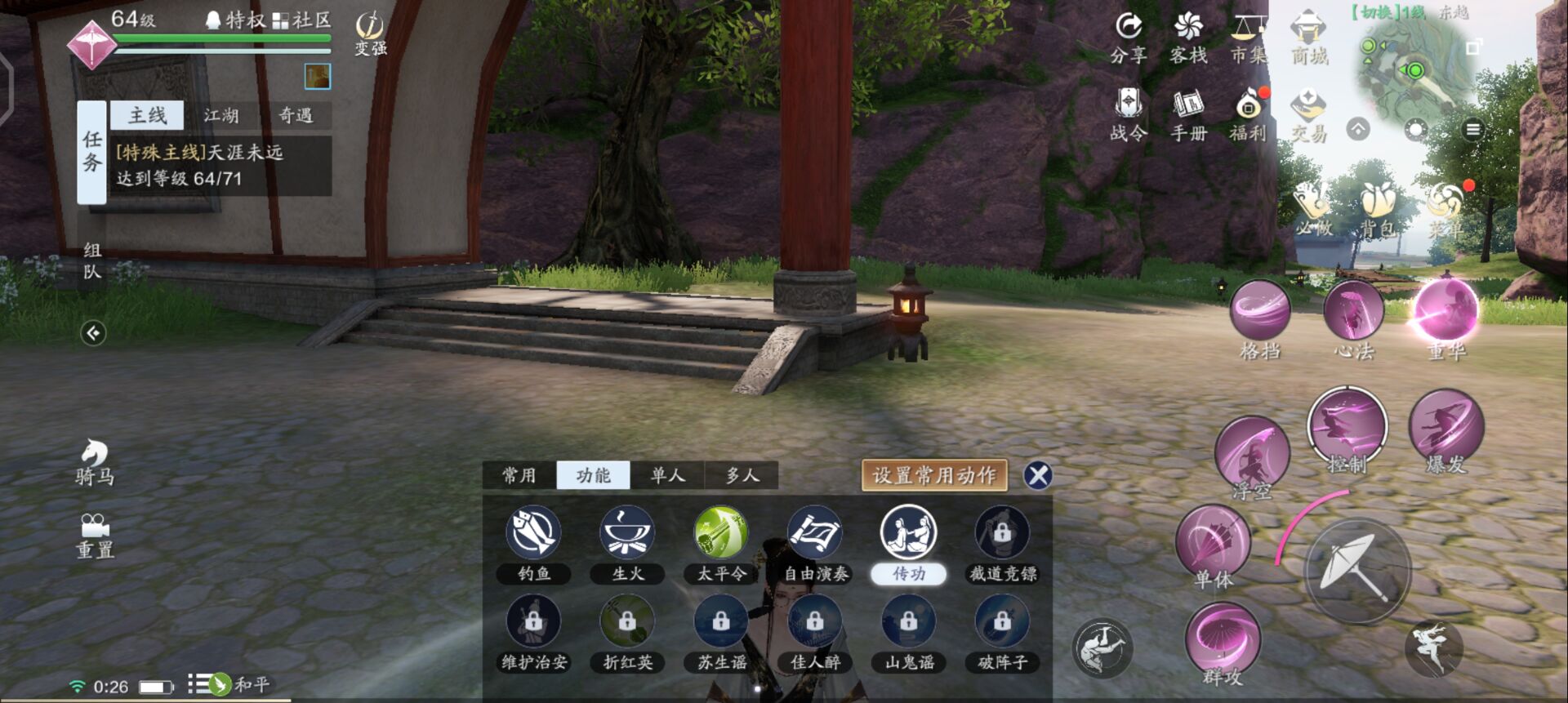Switch quest tracker to 江湖 tab
1568x703 pixels.
pos(221,115)
